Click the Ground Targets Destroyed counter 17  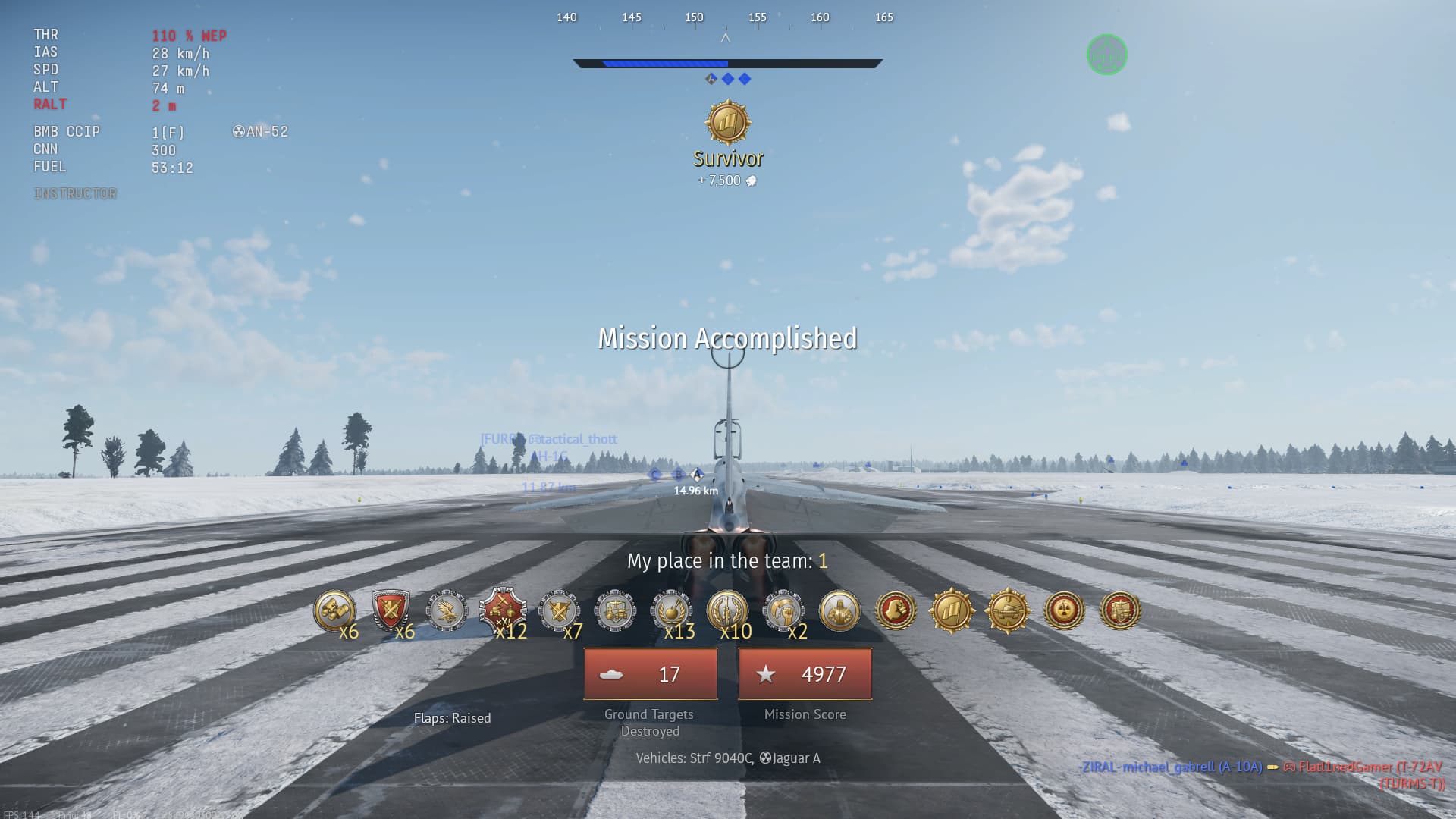[x=649, y=673]
